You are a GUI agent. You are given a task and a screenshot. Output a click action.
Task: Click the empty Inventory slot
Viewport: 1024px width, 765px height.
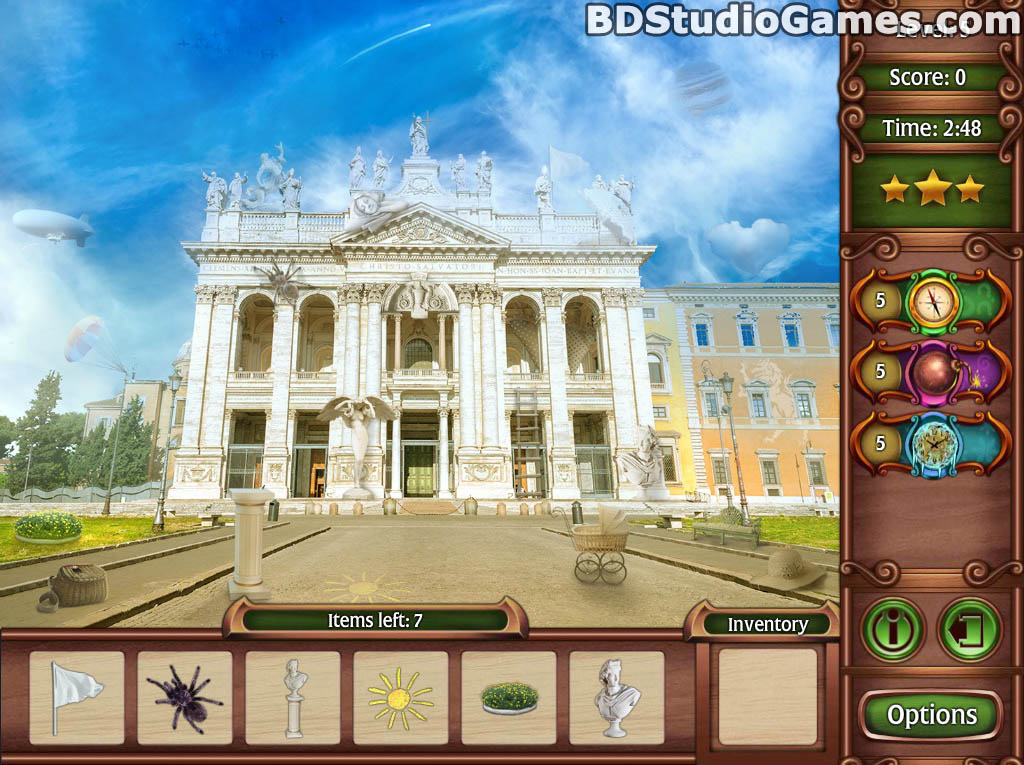pos(768,697)
